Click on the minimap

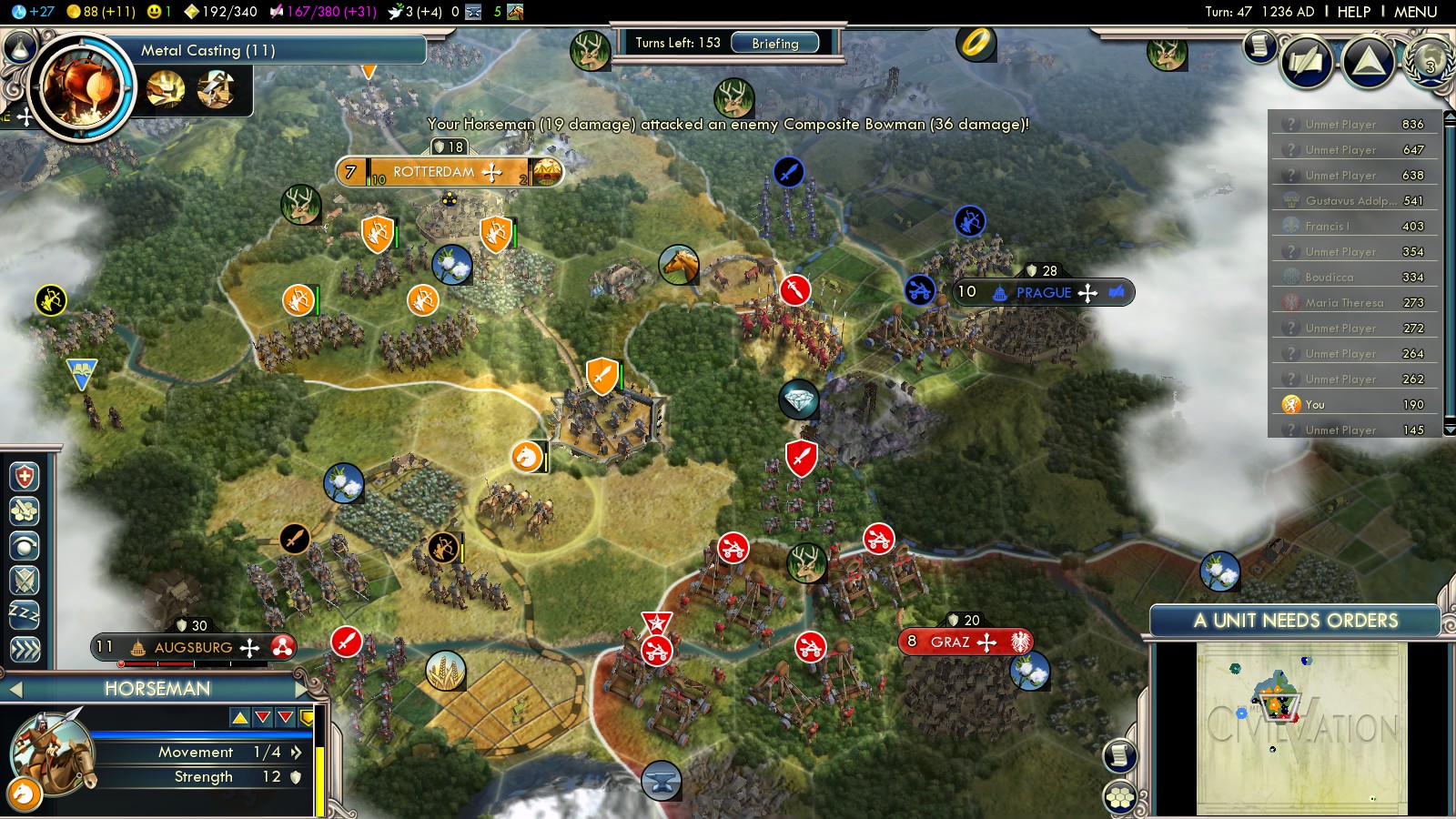coord(1301,728)
